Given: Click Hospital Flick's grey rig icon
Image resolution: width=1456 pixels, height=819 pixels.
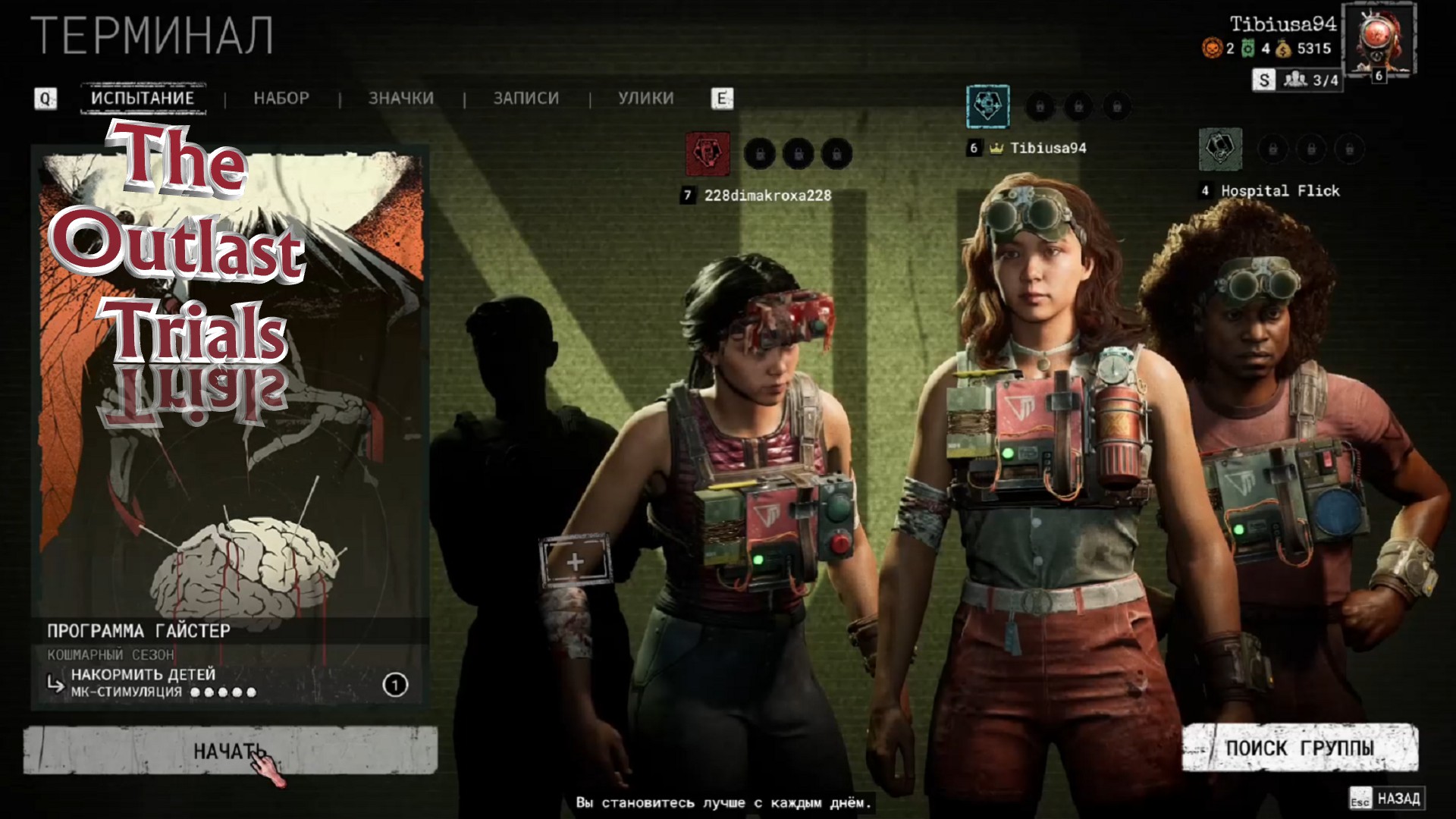Looking at the screenshot, I should click(1220, 149).
